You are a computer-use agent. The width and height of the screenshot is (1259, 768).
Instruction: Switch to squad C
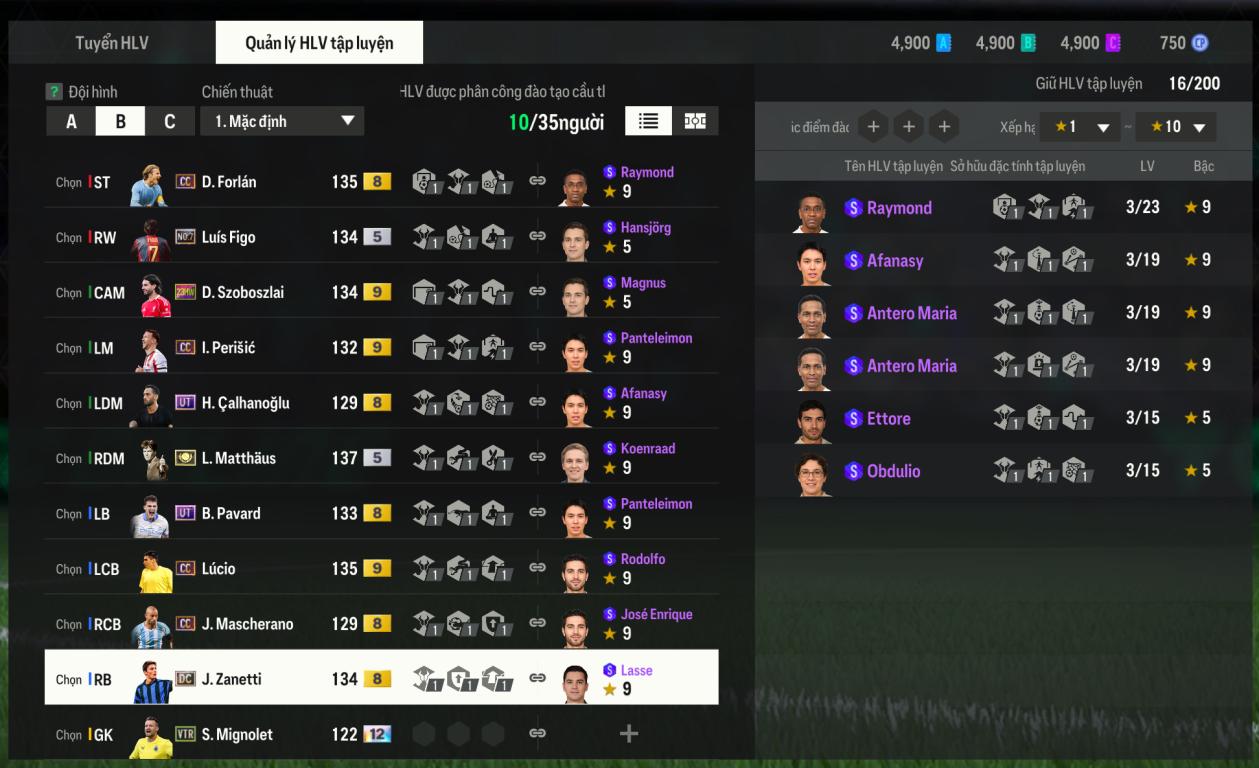(170, 121)
